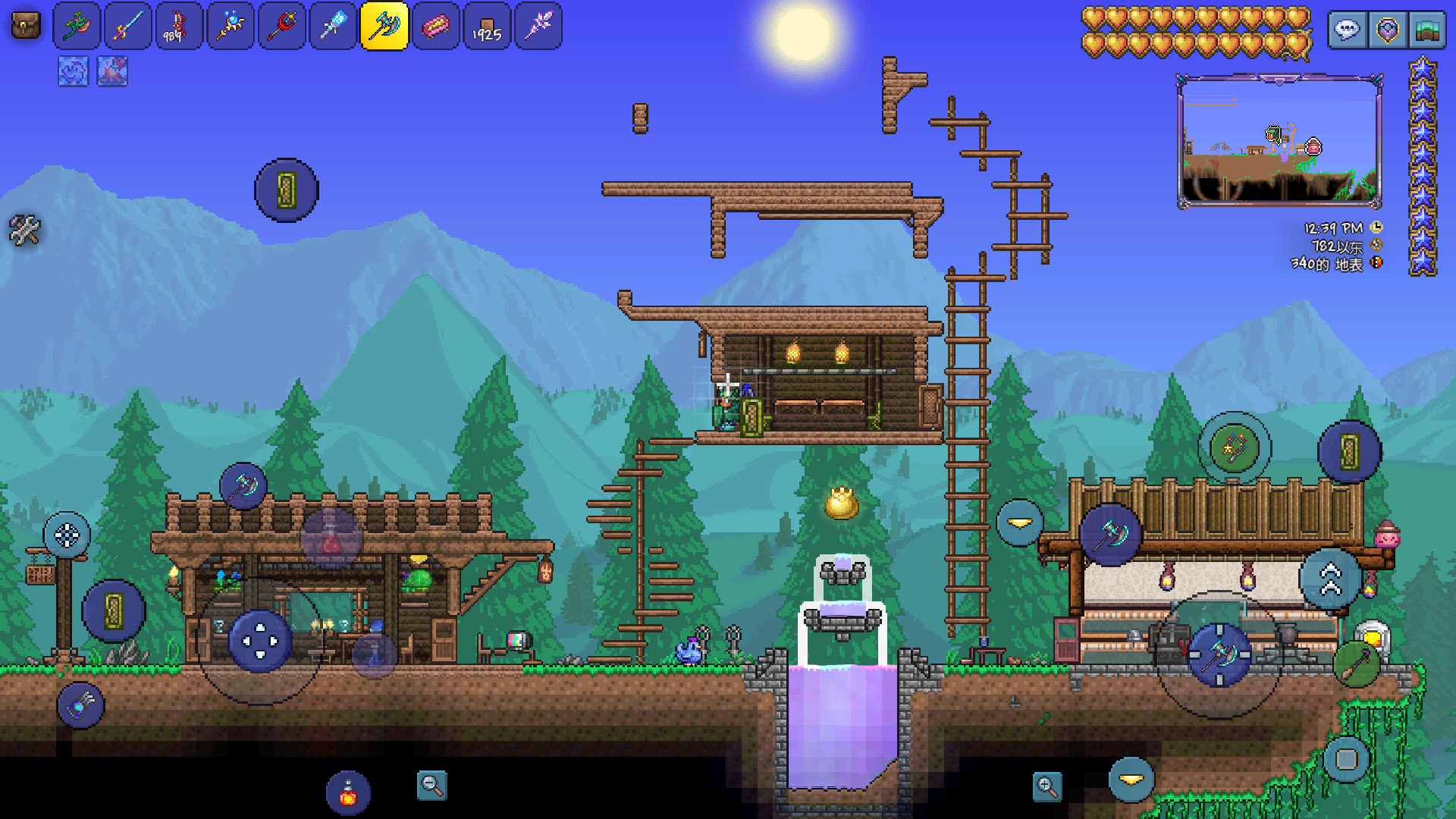Viewport: 1456px width, 819px height.
Task: Tap the minimap in the corner
Action: click(1279, 142)
